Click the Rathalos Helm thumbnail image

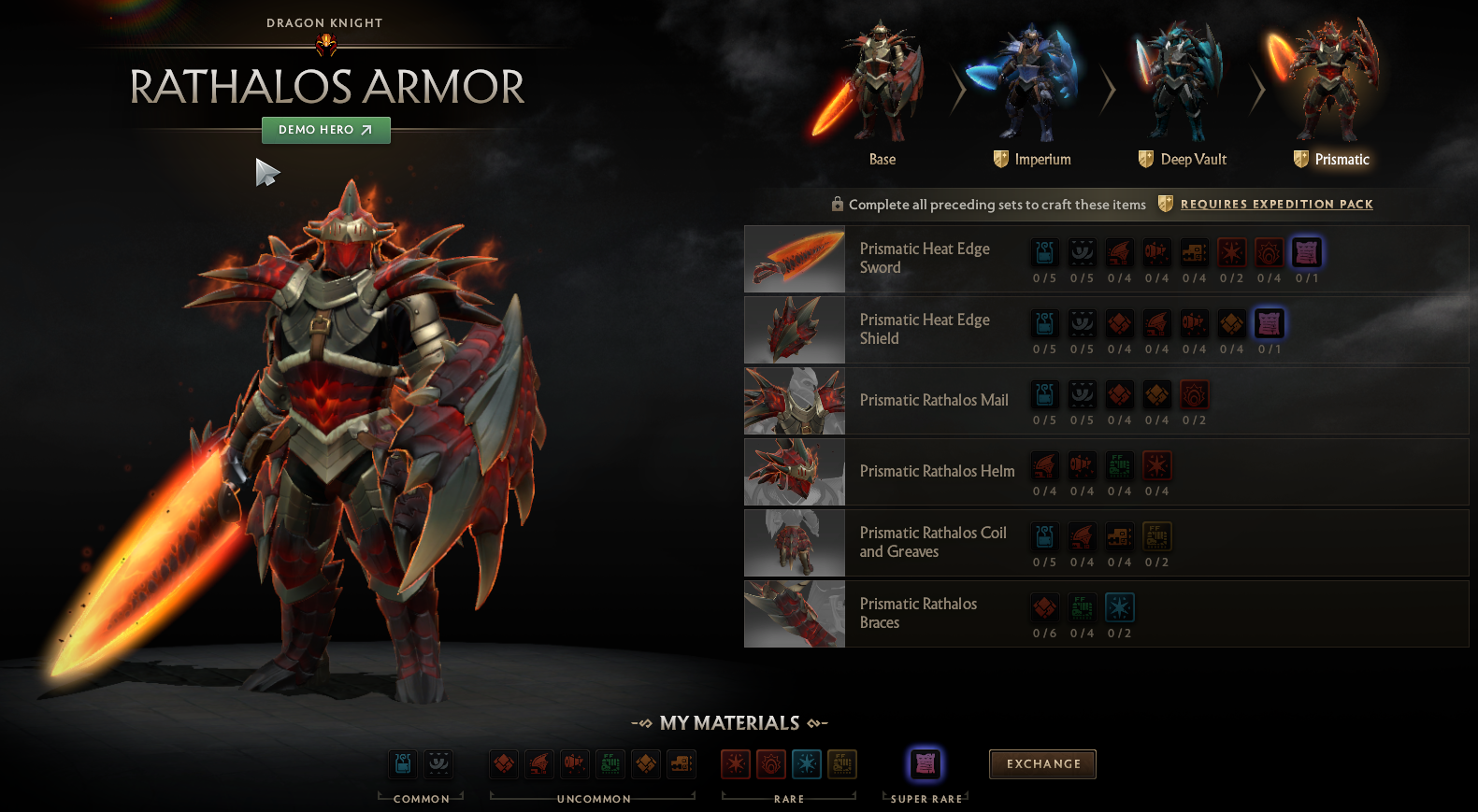[795, 472]
